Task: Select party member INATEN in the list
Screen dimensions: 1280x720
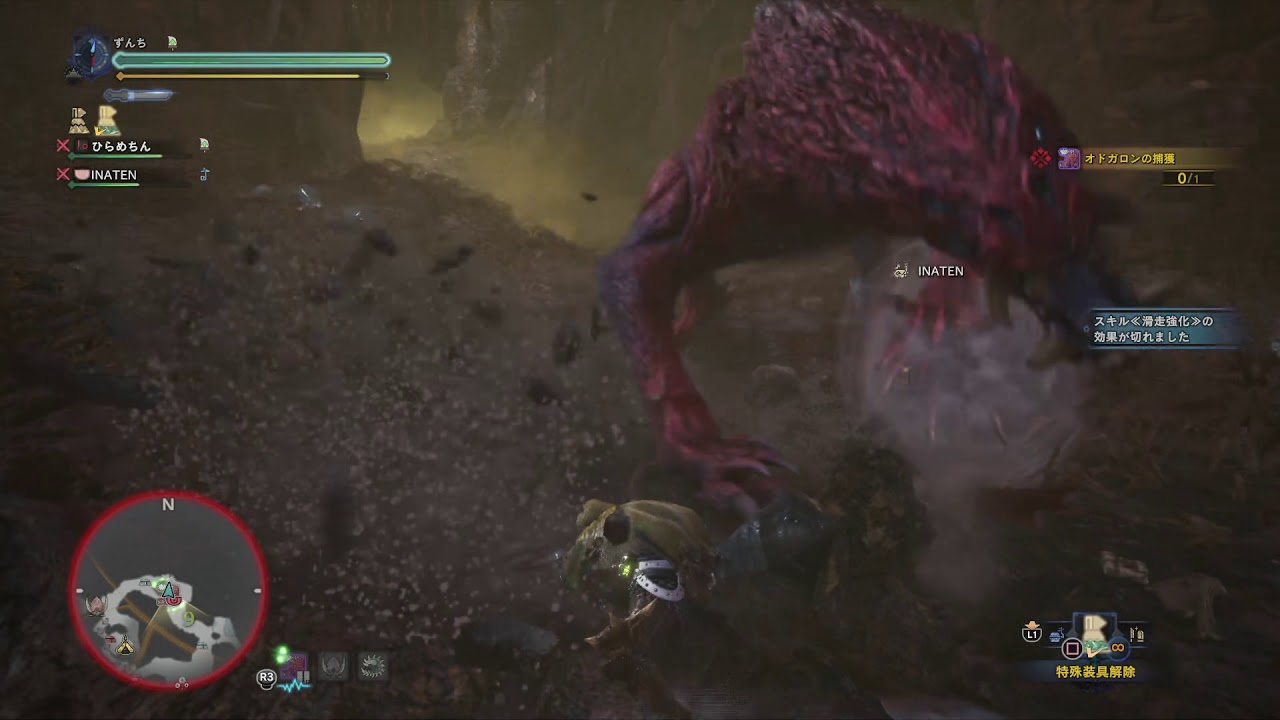Action: coord(113,176)
